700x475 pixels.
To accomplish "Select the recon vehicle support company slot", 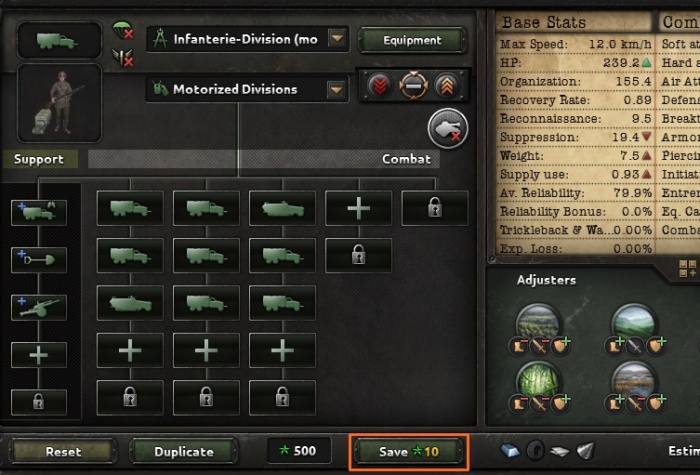I will tap(39, 212).
